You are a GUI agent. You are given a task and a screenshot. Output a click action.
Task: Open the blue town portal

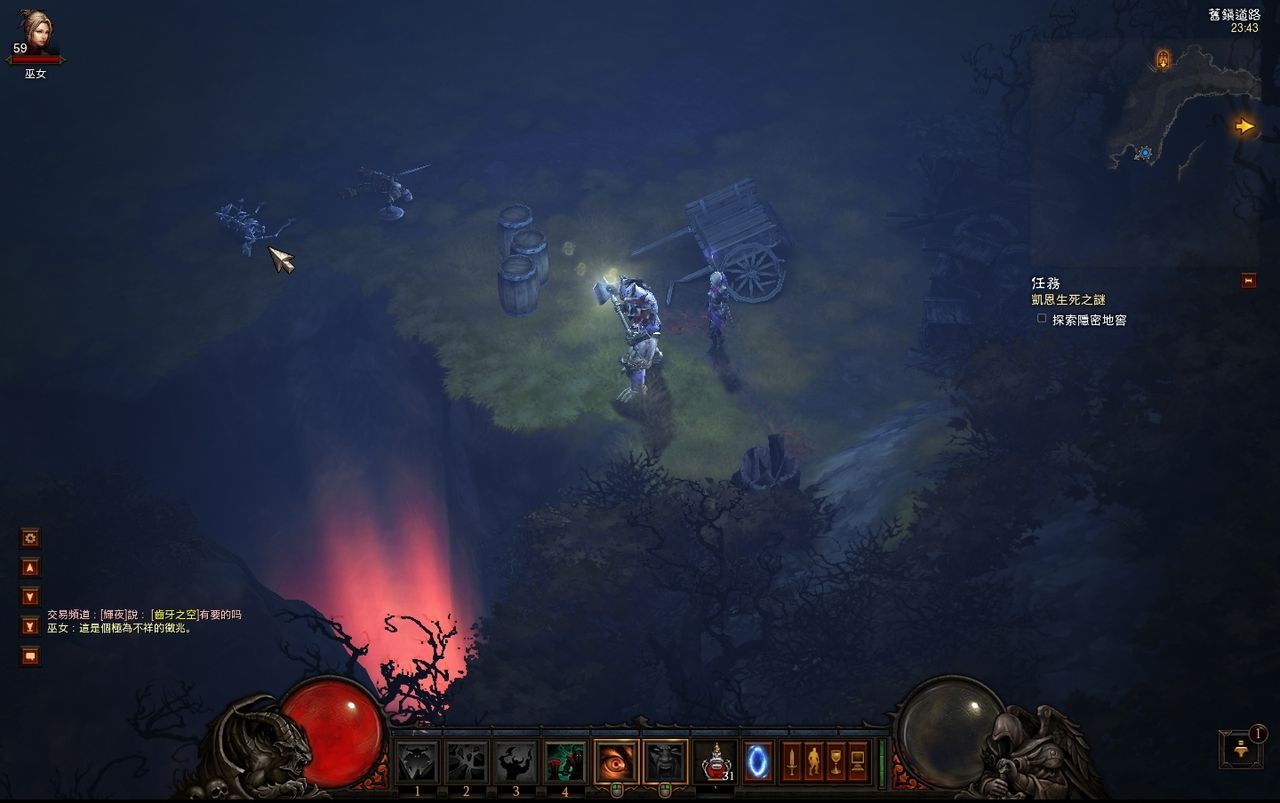point(757,762)
